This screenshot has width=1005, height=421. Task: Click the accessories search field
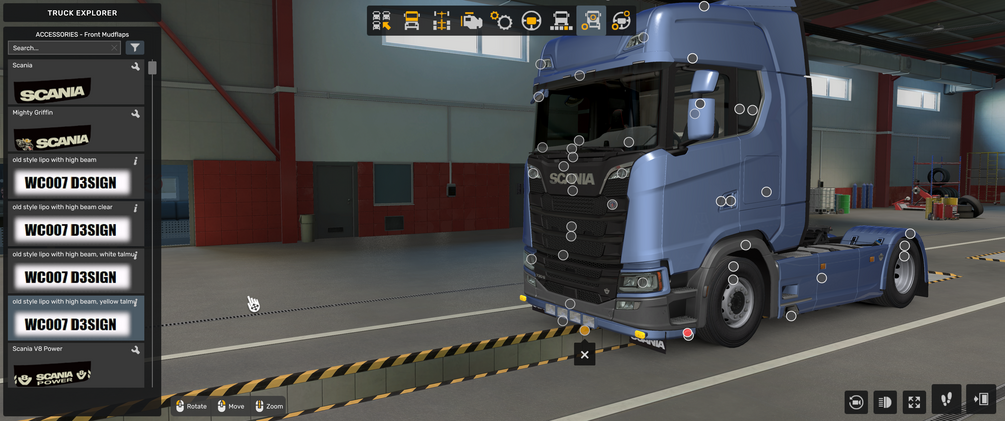60,48
